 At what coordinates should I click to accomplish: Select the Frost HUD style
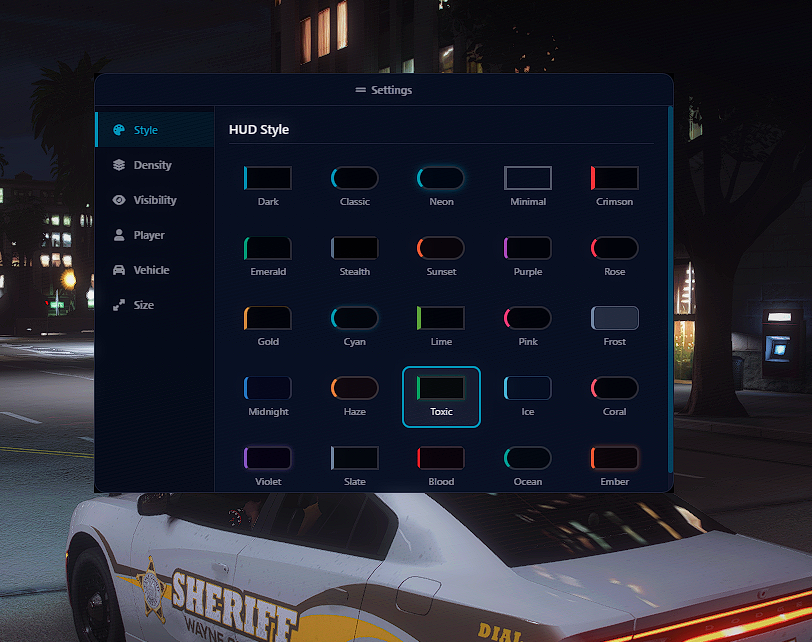615,326
